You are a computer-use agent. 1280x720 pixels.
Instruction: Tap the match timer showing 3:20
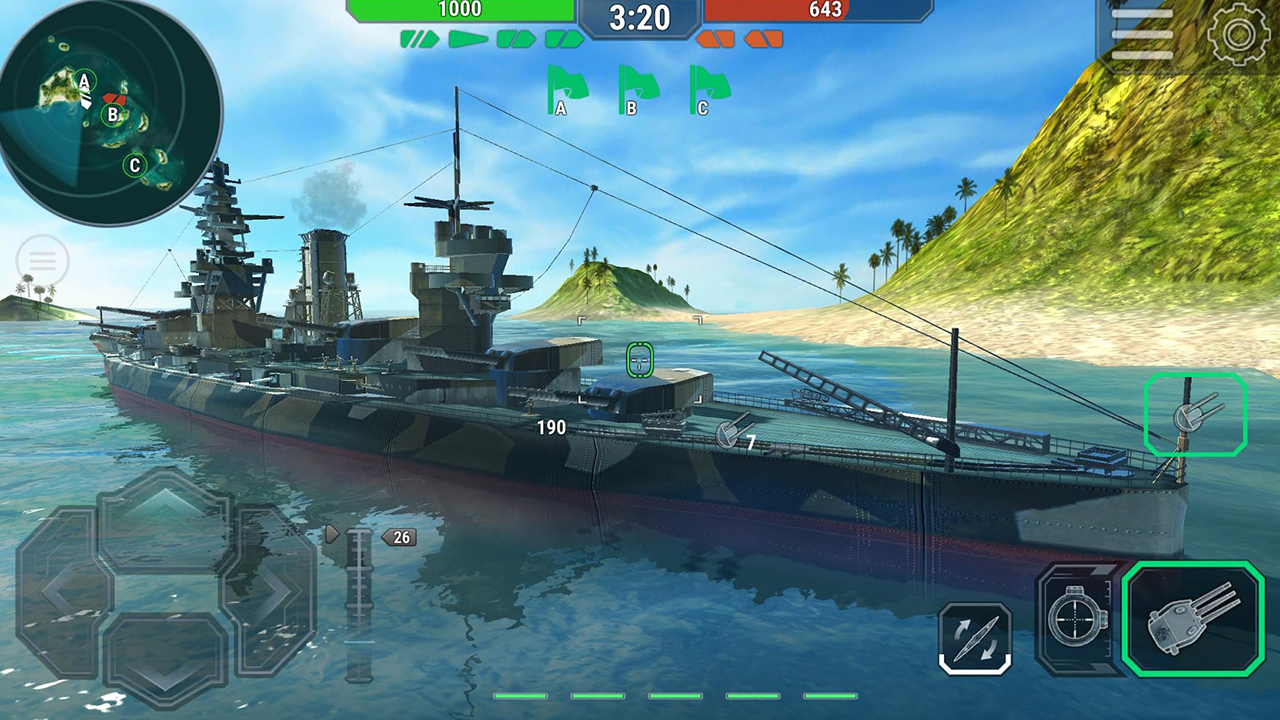click(x=640, y=17)
